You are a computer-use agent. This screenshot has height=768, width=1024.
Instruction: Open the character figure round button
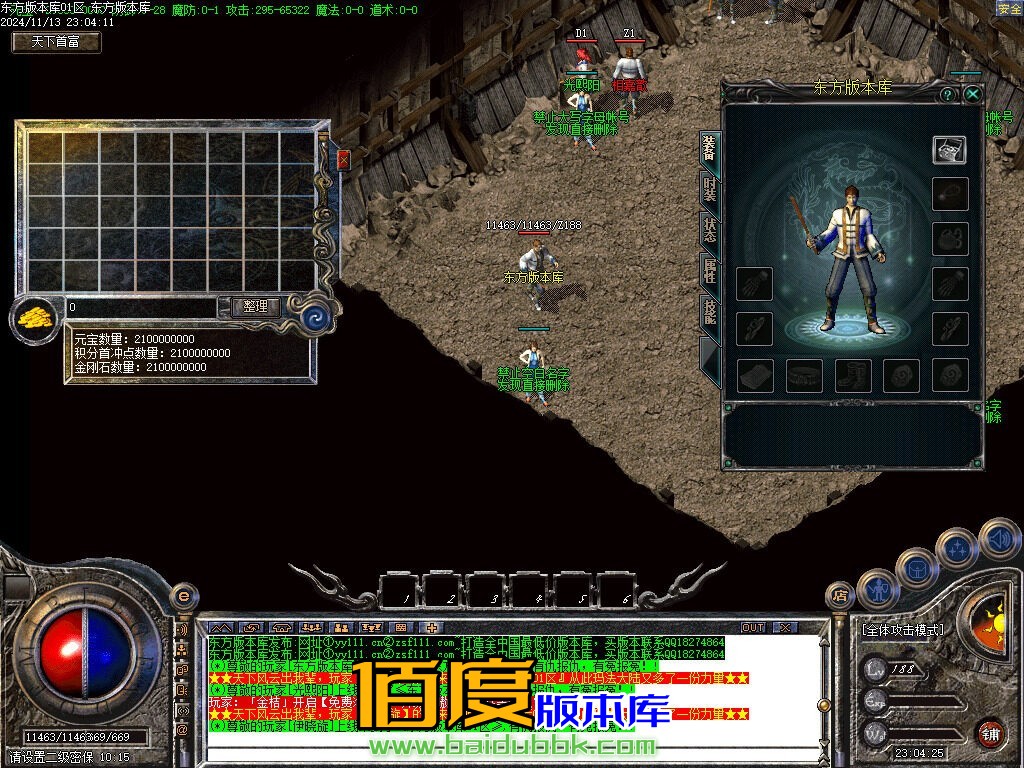pyautogui.click(x=877, y=590)
